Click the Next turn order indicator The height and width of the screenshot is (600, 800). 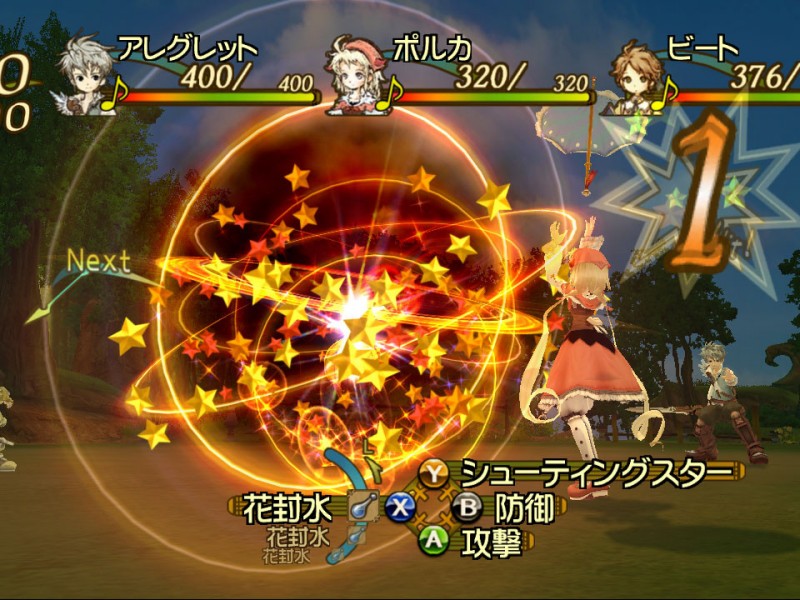[98, 263]
